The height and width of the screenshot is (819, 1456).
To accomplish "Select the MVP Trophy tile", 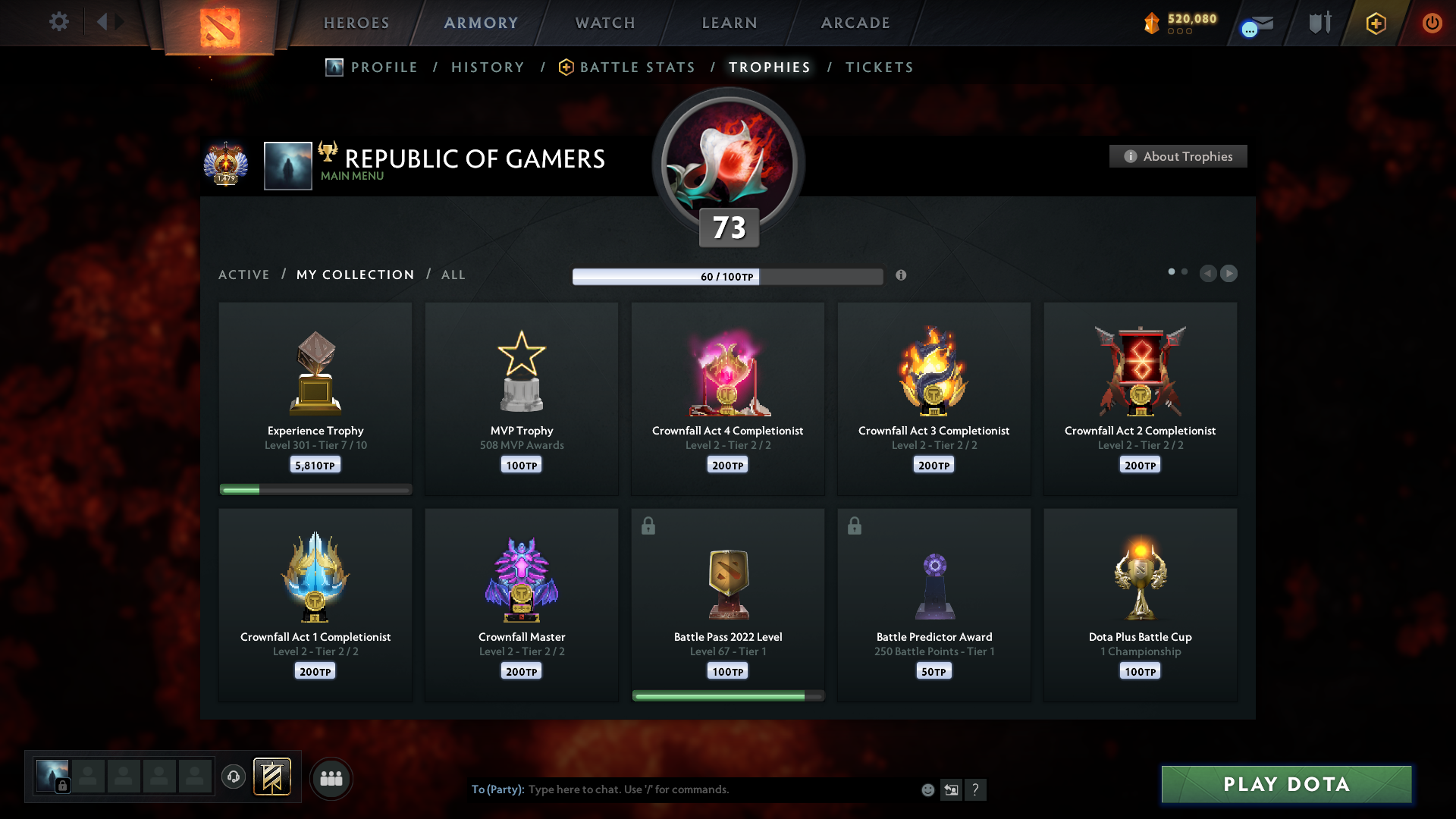I will point(522,398).
